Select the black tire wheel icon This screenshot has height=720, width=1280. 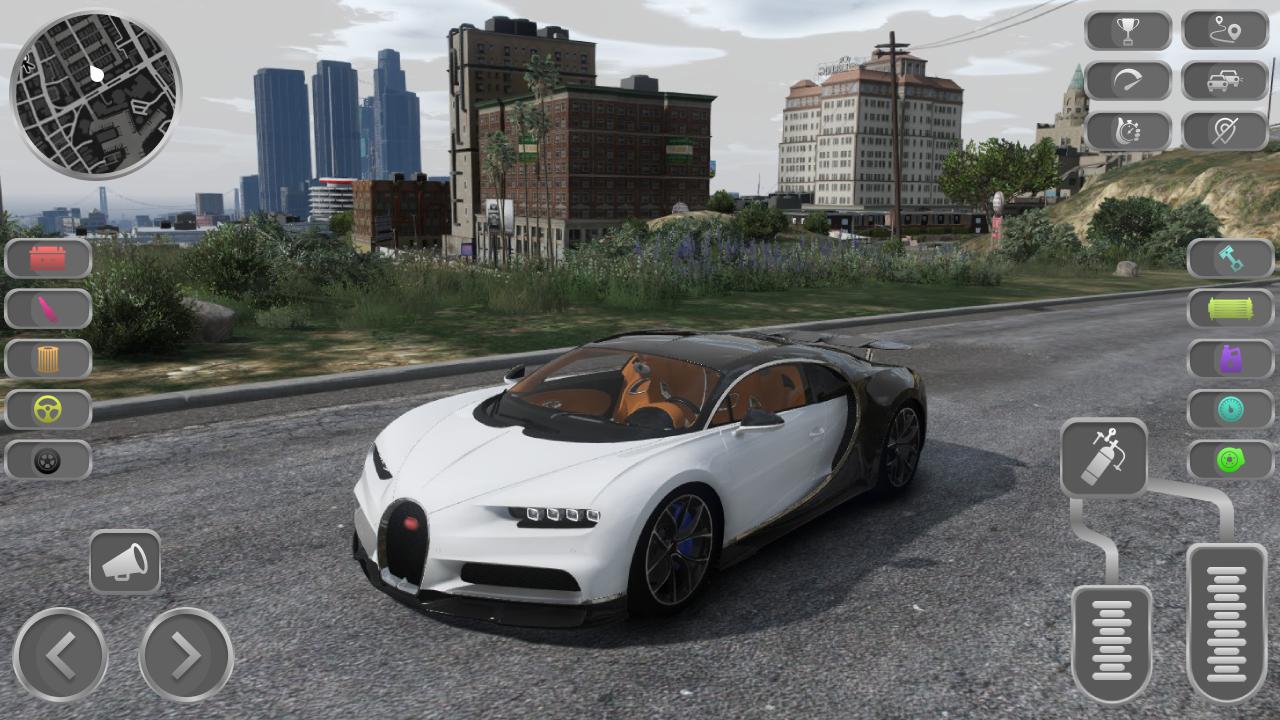(x=48, y=460)
